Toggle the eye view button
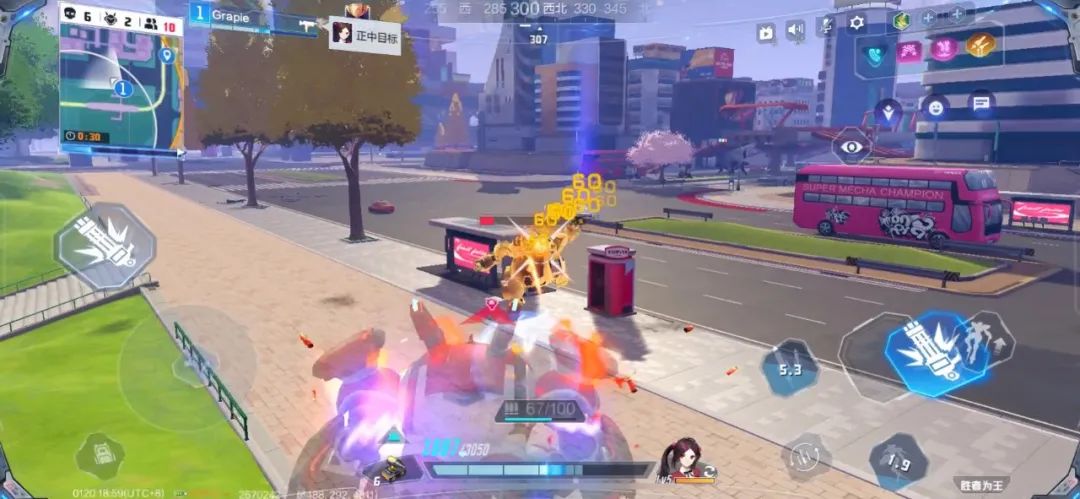The image size is (1080, 499). 852,146
